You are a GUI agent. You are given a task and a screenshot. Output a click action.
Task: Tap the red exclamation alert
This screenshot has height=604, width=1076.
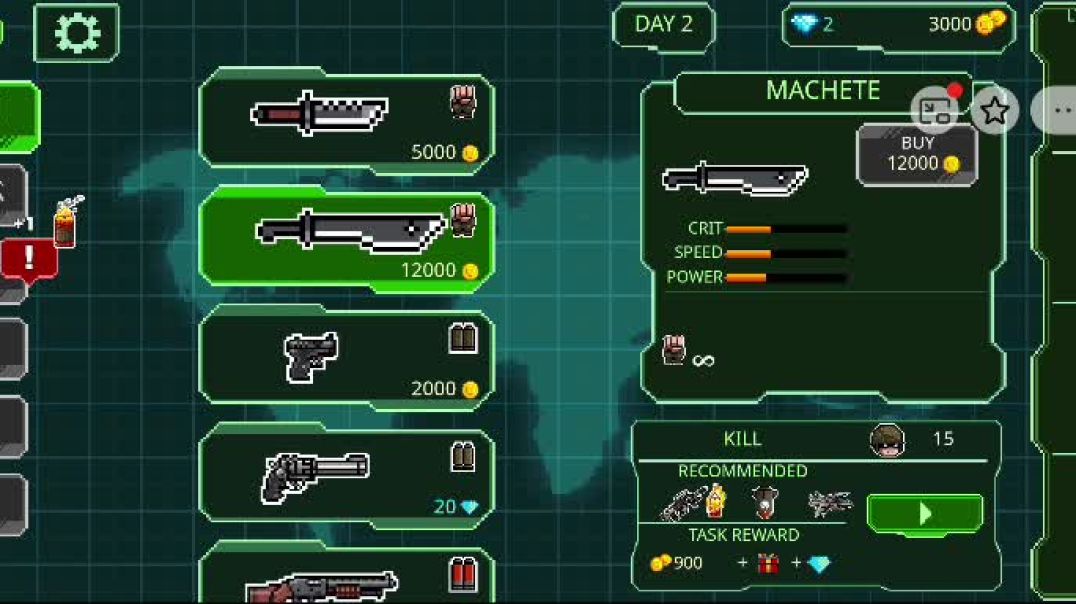tap(29, 258)
